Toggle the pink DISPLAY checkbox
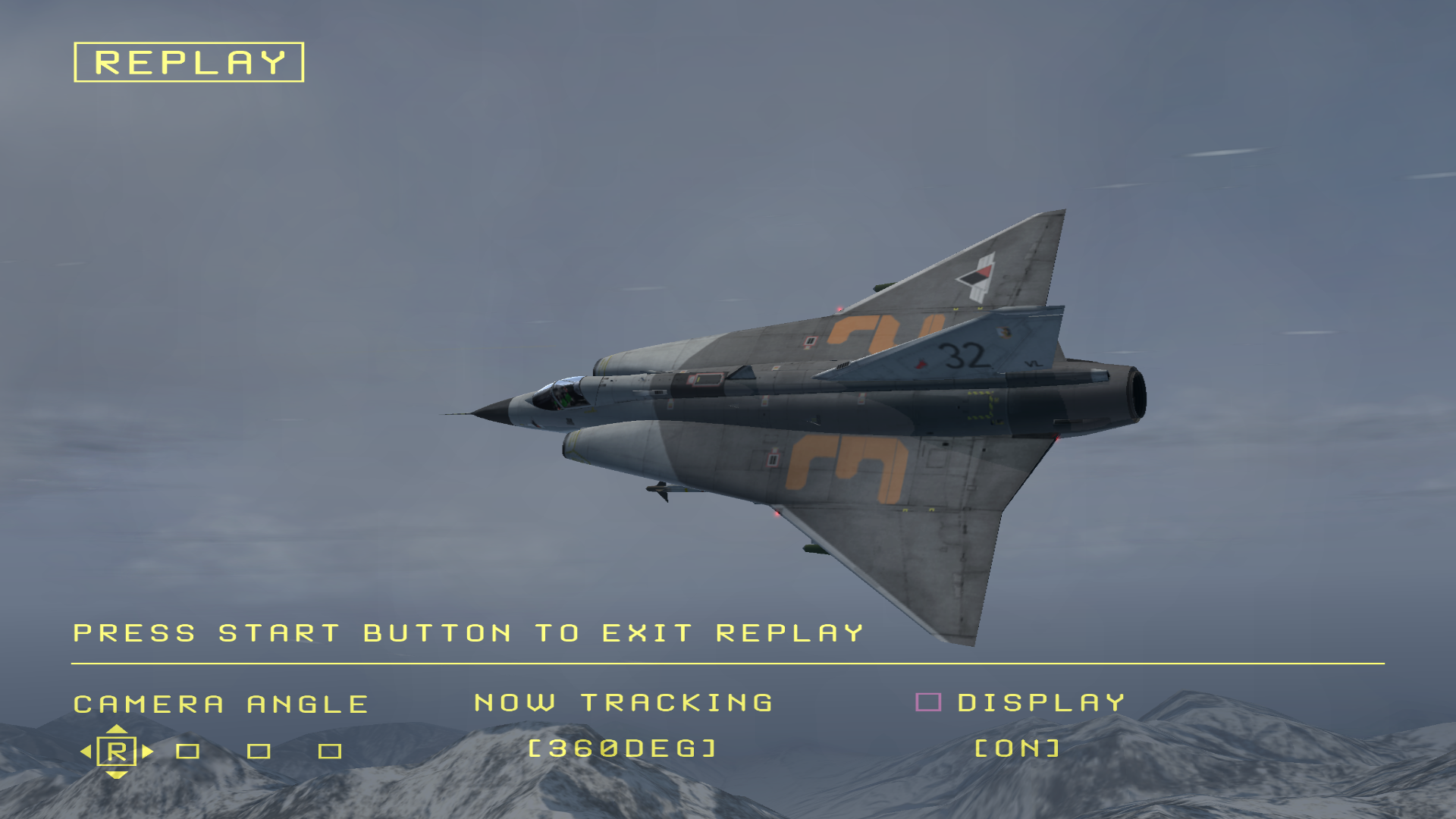 928,701
